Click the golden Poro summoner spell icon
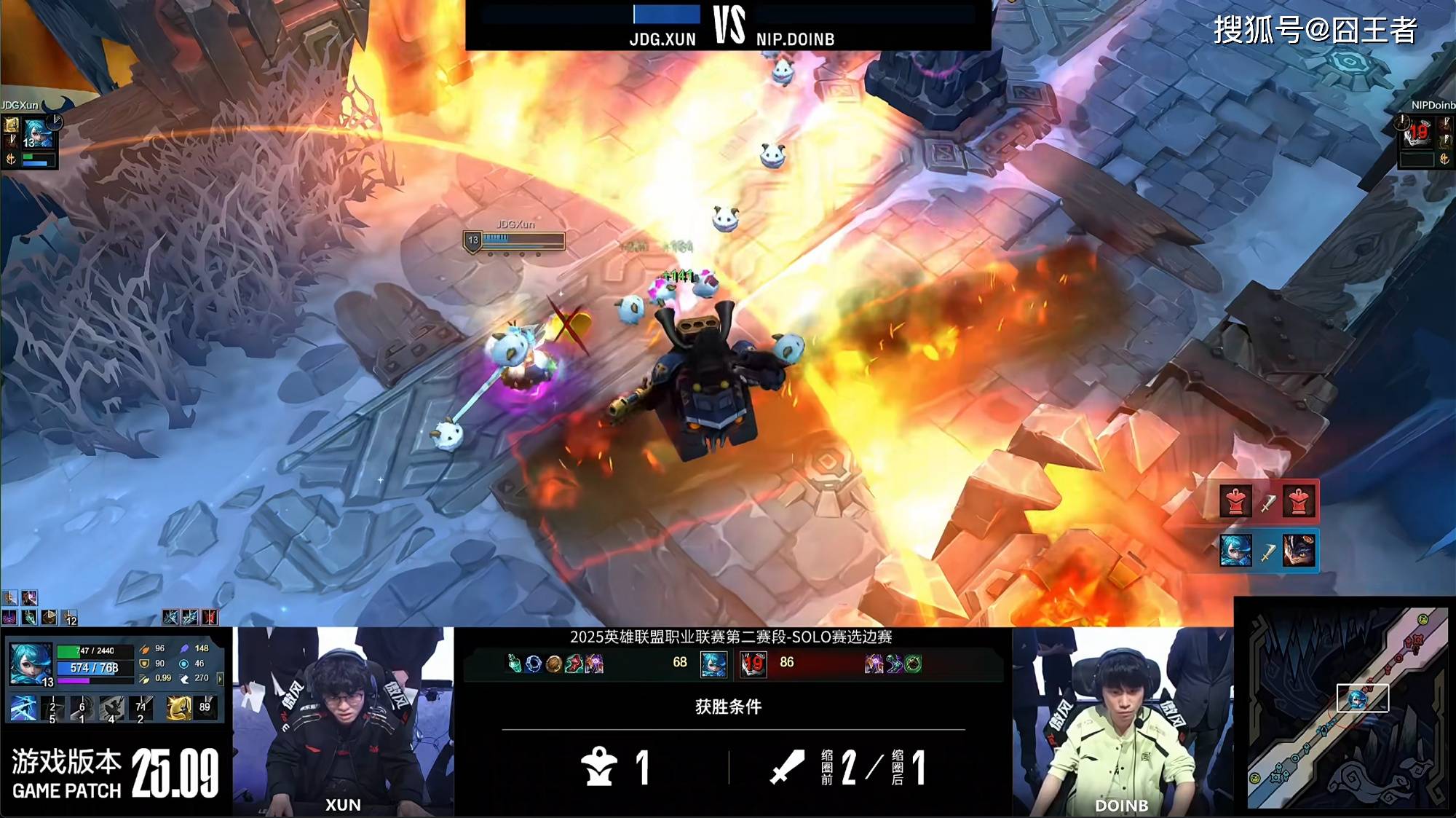This screenshot has height=818, width=1456. click(178, 707)
